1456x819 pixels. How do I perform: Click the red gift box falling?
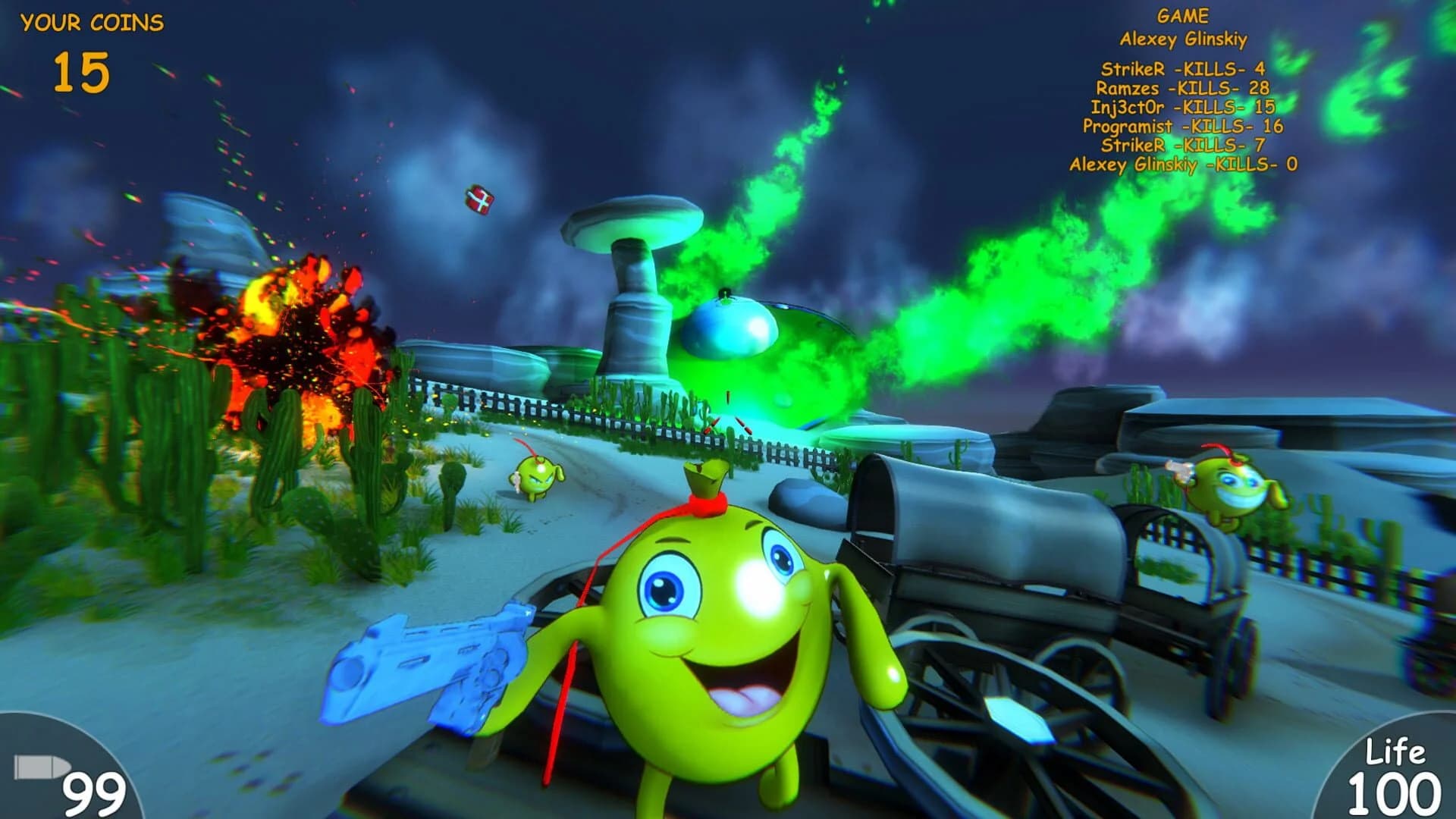pyautogui.click(x=479, y=201)
